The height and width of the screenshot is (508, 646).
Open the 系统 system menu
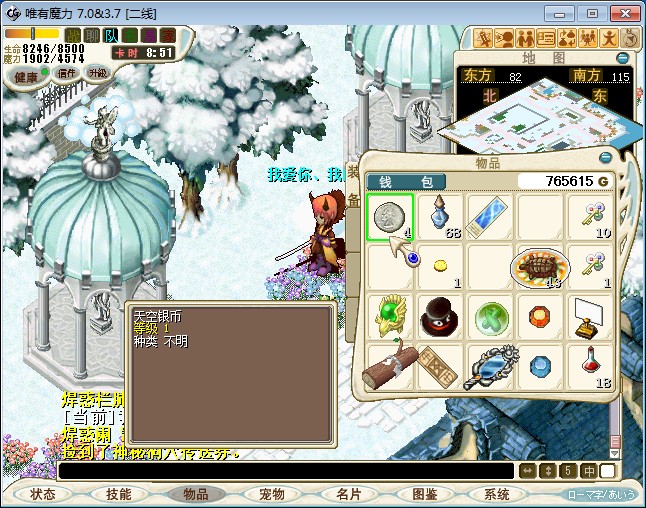pos(497,494)
